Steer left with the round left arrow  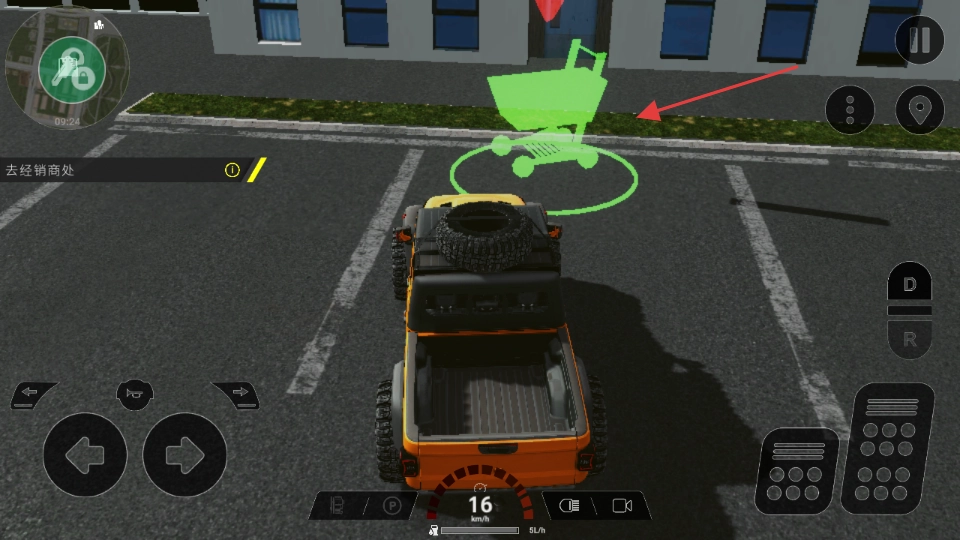click(84, 455)
